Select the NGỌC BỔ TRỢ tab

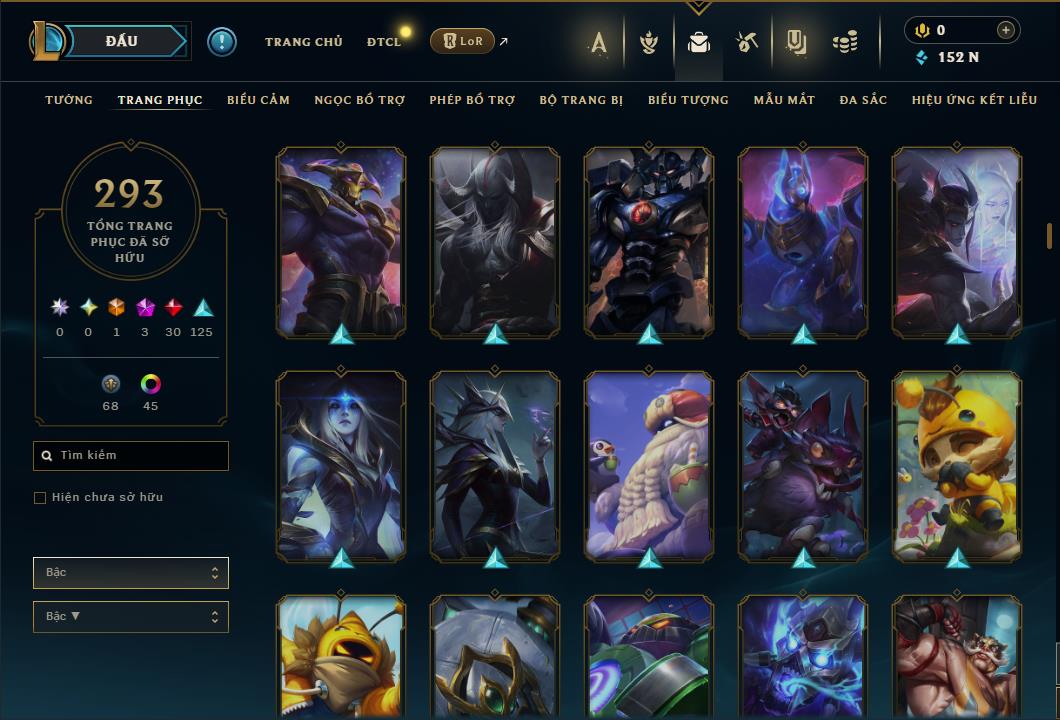[359, 100]
